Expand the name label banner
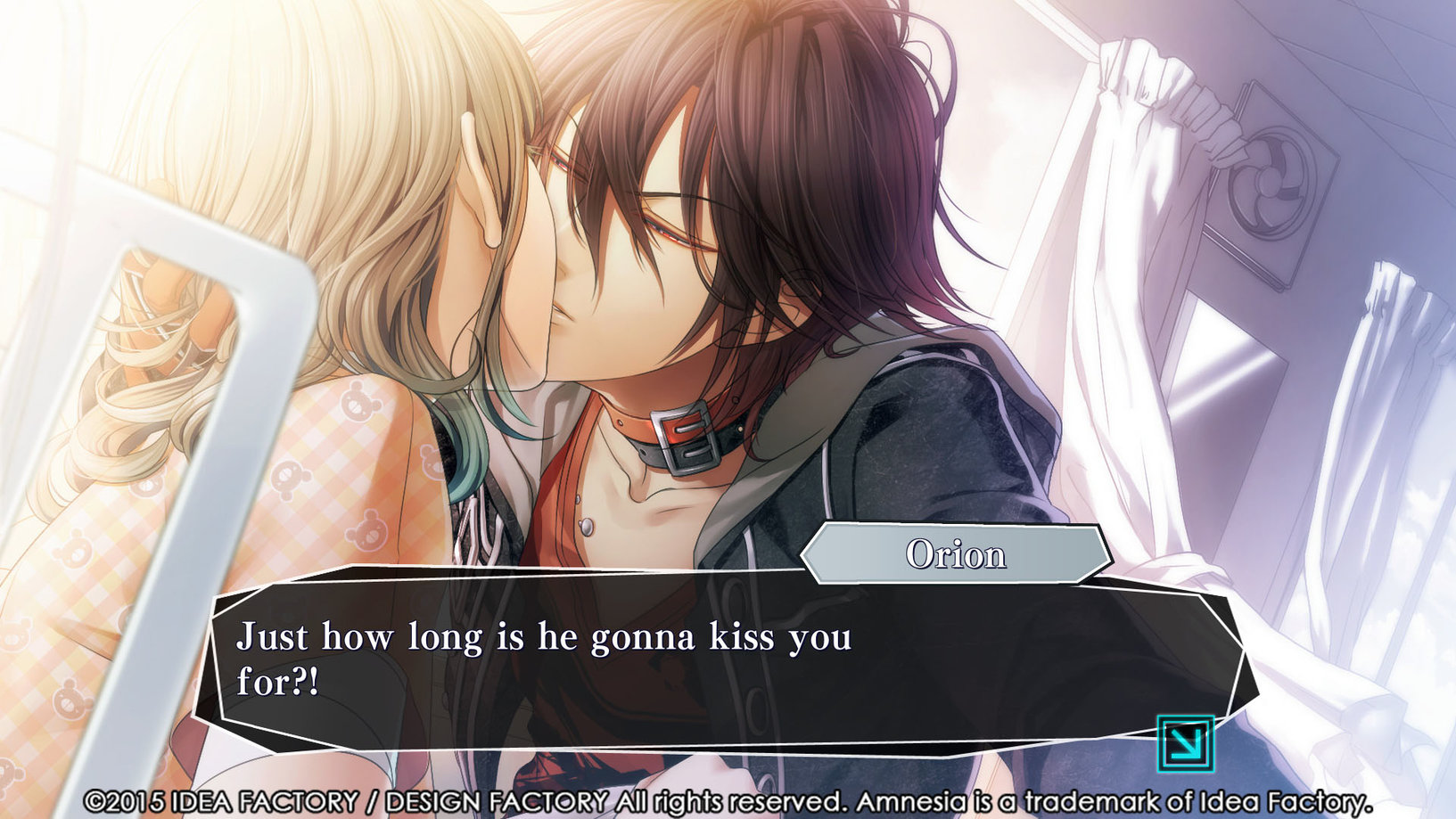The height and width of the screenshot is (819, 1456). point(954,554)
